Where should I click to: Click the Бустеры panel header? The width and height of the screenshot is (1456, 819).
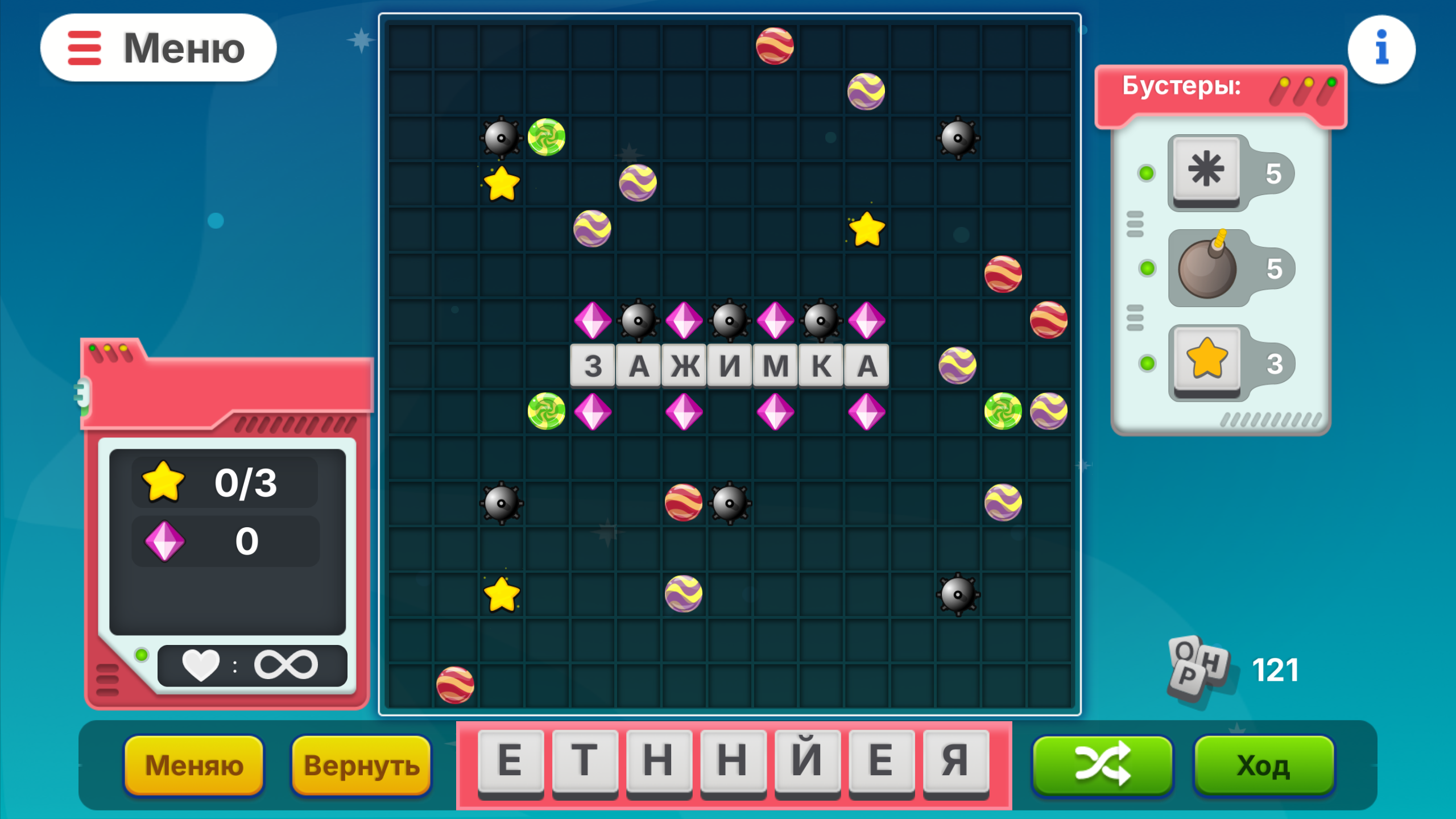coord(1182,88)
